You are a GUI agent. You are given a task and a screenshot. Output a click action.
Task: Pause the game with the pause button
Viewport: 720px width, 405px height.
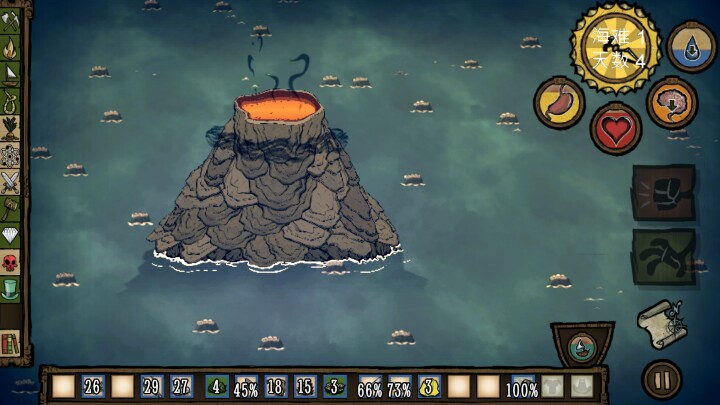pos(661,380)
